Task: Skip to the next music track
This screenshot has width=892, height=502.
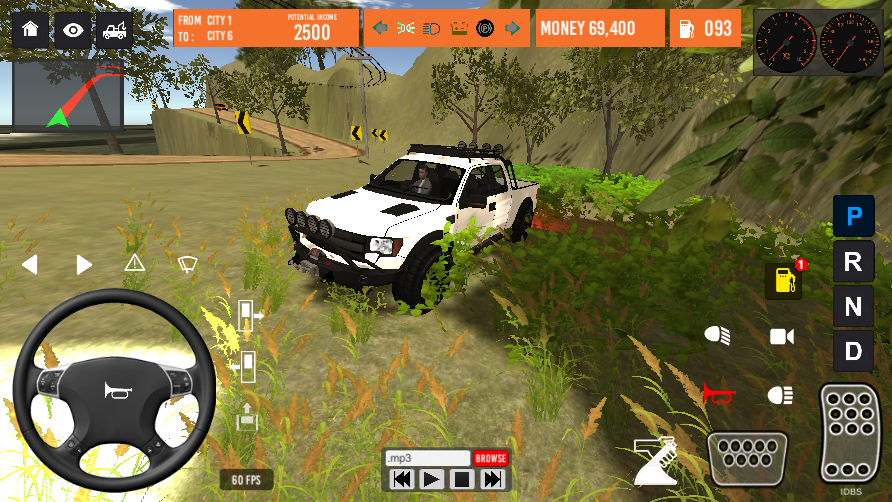Action: click(492, 479)
